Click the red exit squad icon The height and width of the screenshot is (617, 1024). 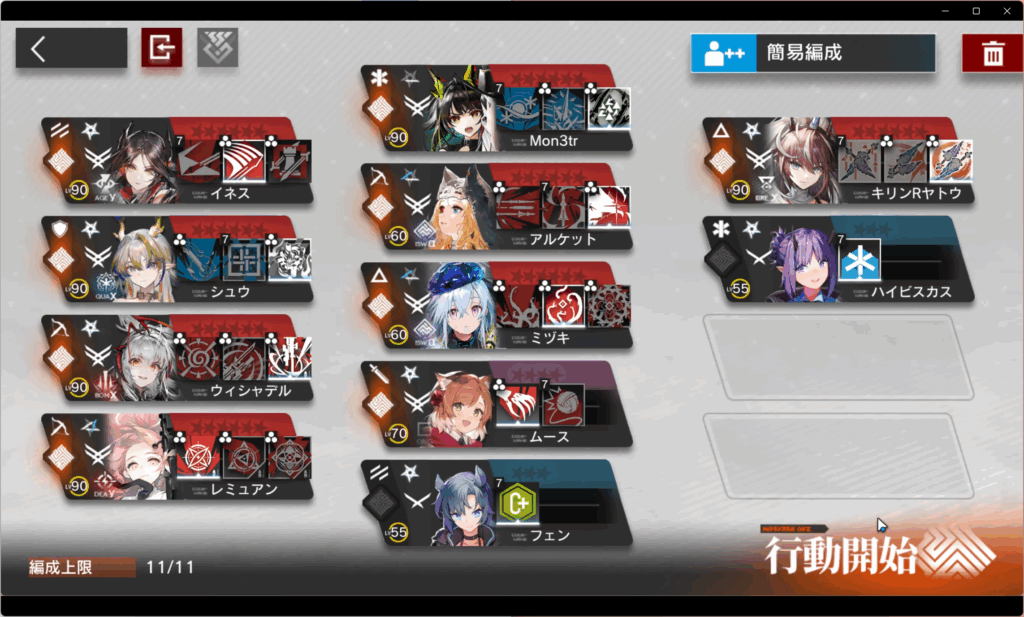pos(161,48)
